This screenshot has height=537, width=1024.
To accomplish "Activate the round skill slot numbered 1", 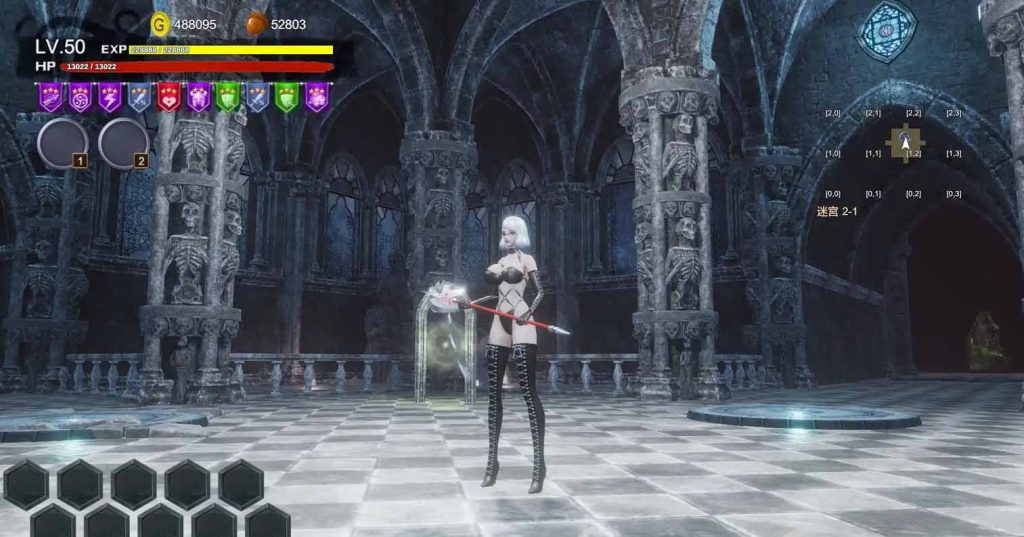I will pos(62,143).
